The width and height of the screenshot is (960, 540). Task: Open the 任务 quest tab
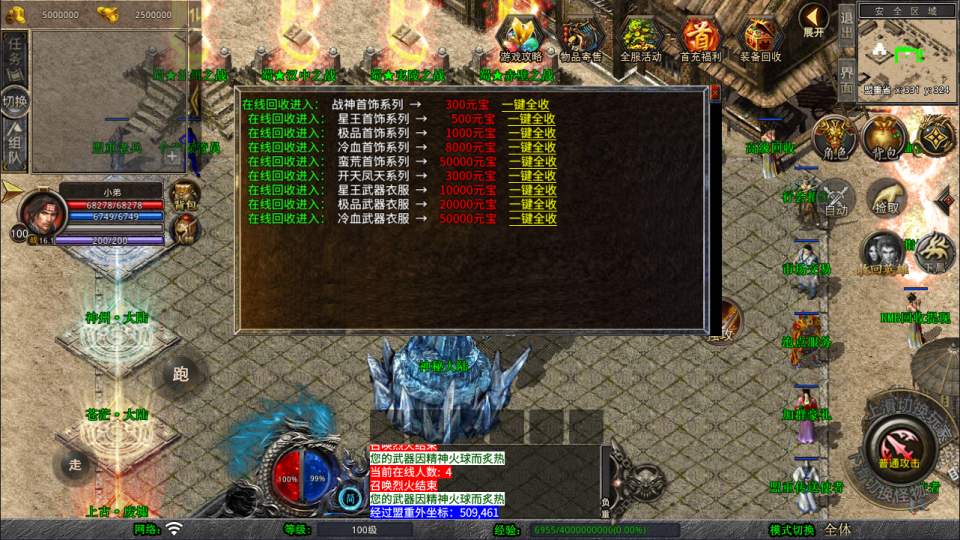pyautogui.click(x=15, y=56)
